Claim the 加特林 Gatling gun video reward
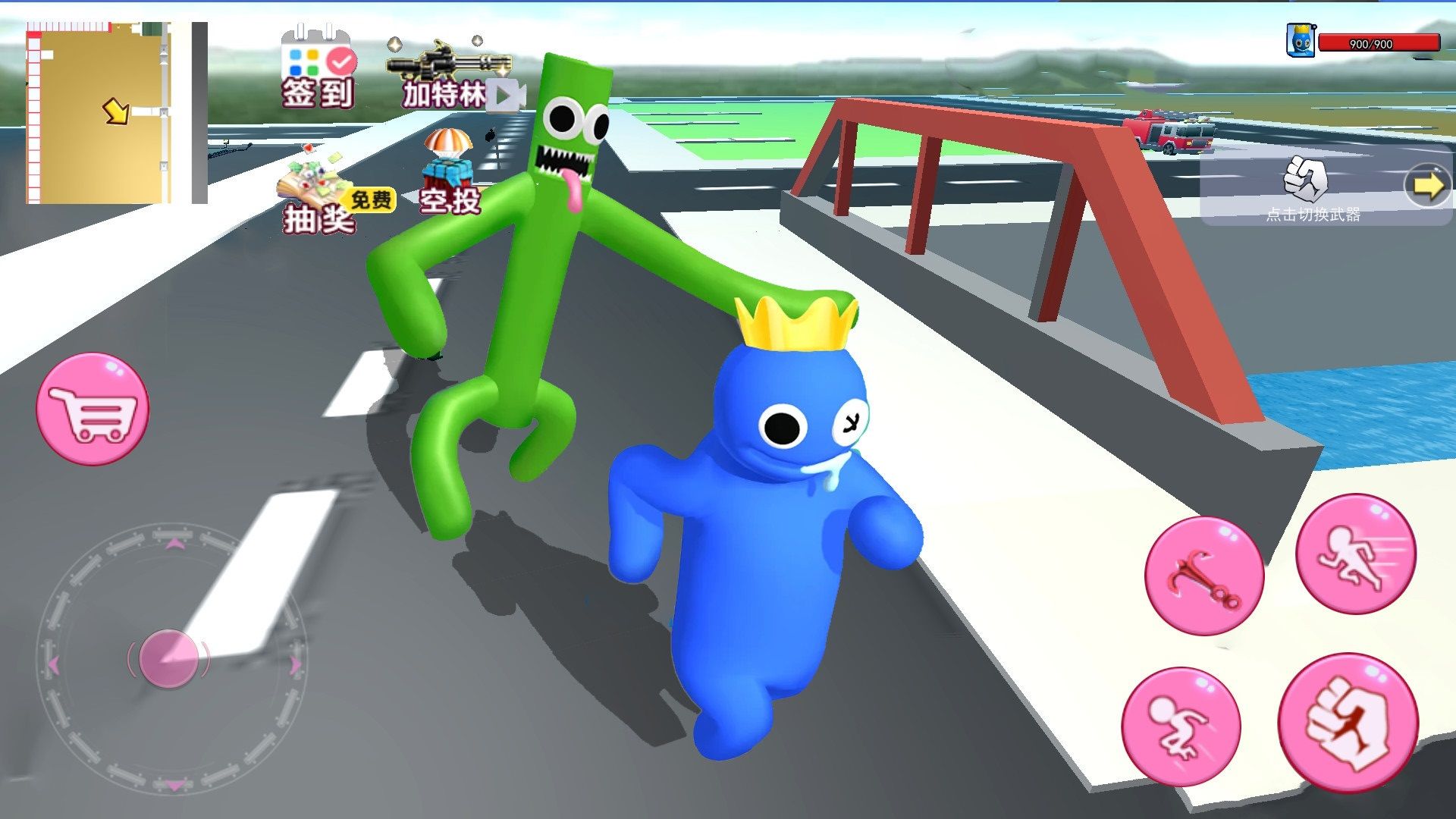 click(x=447, y=77)
